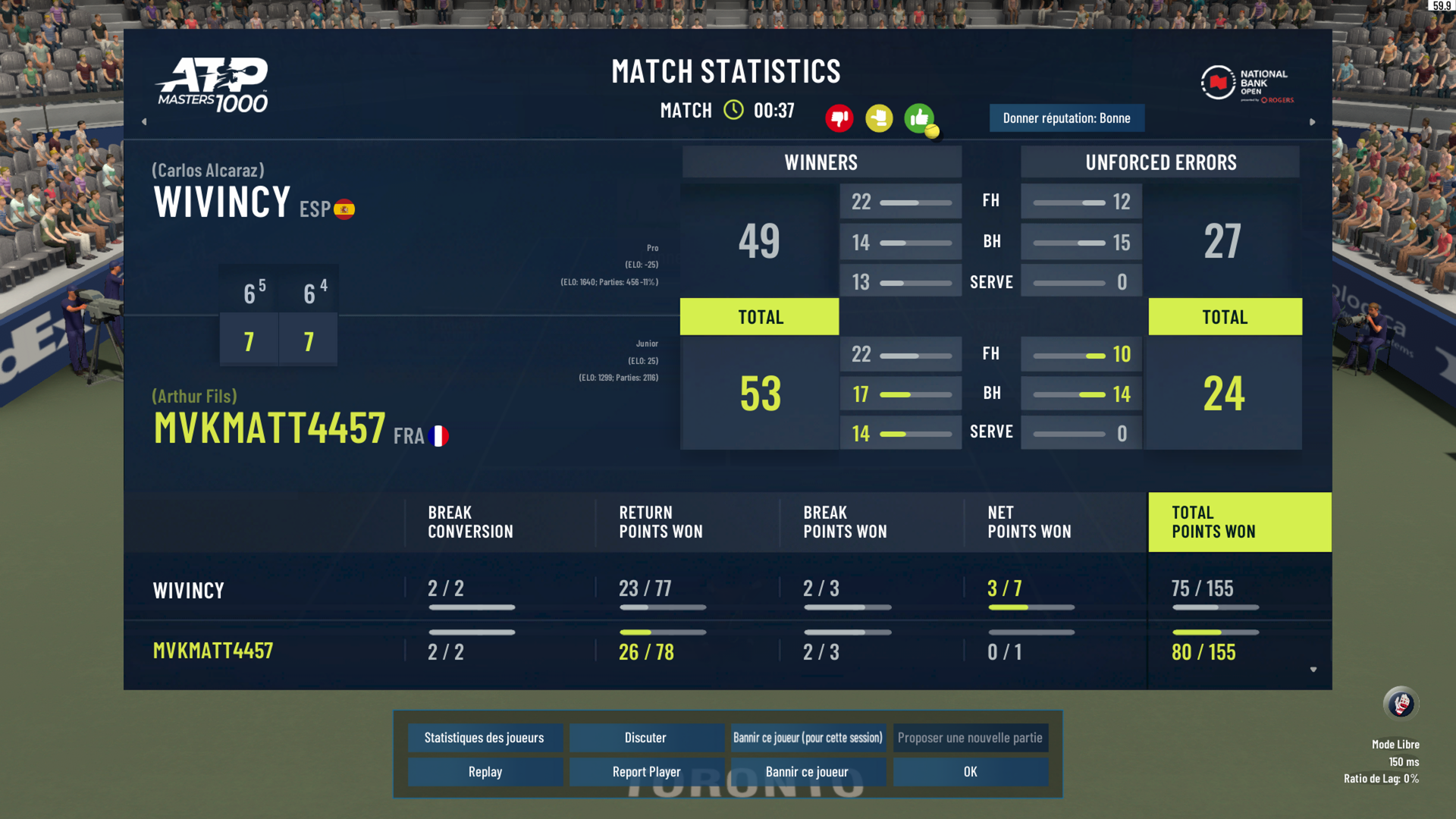The width and height of the screenshot is (1456, 819).
Task: Watch the match Replay
Action: coord(485,772)
